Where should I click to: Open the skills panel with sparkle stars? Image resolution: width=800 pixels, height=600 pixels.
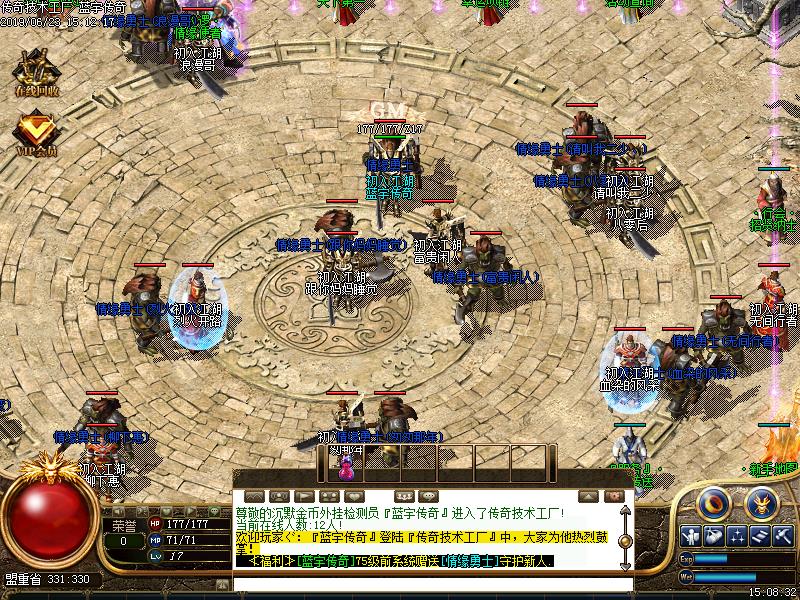(737, 535)
